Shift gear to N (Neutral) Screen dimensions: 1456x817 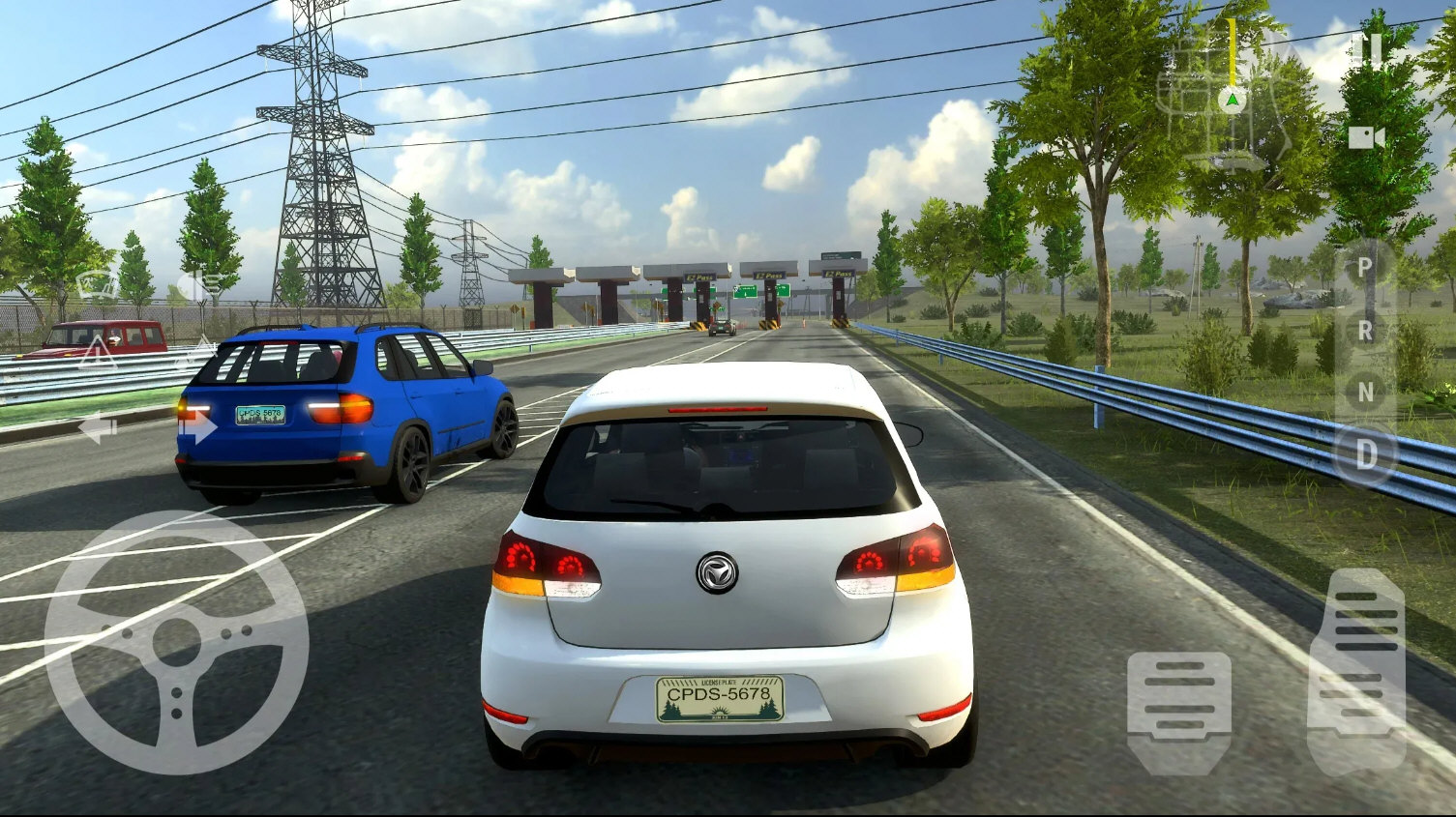click(x=1365, y=392)
